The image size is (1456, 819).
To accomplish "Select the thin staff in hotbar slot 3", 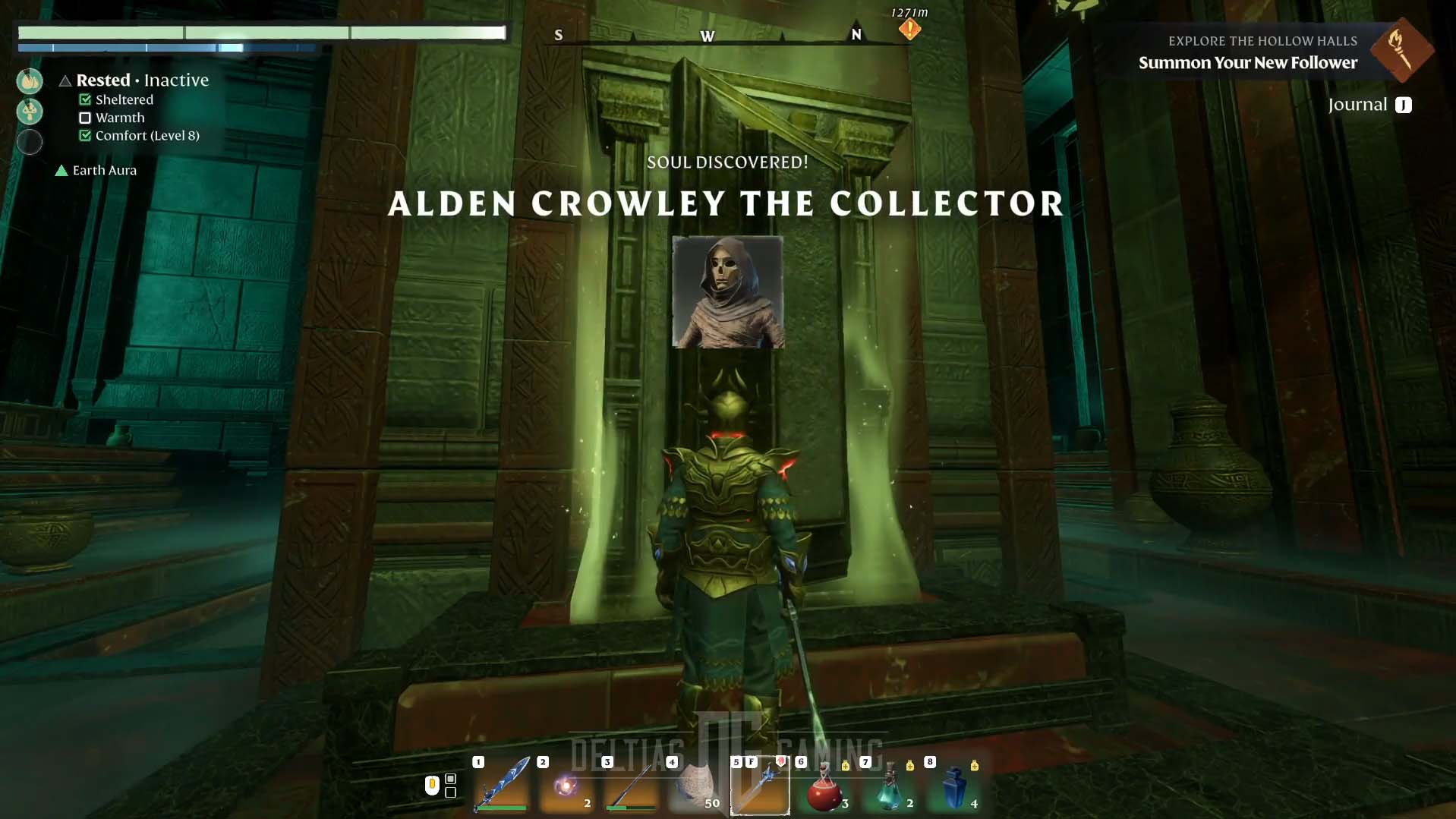I will 631,786.
